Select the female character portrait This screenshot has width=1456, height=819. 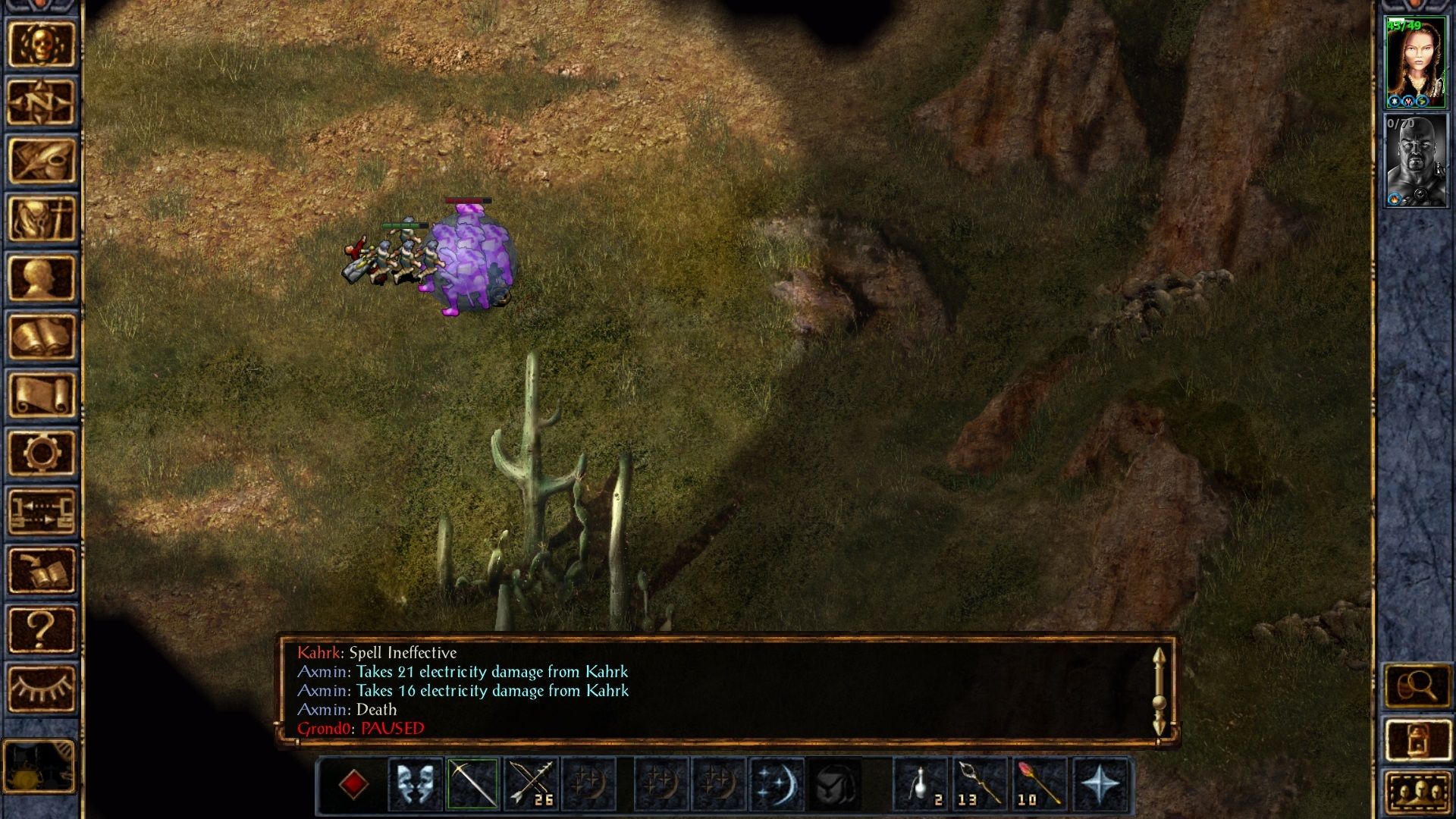[1415, 63]
